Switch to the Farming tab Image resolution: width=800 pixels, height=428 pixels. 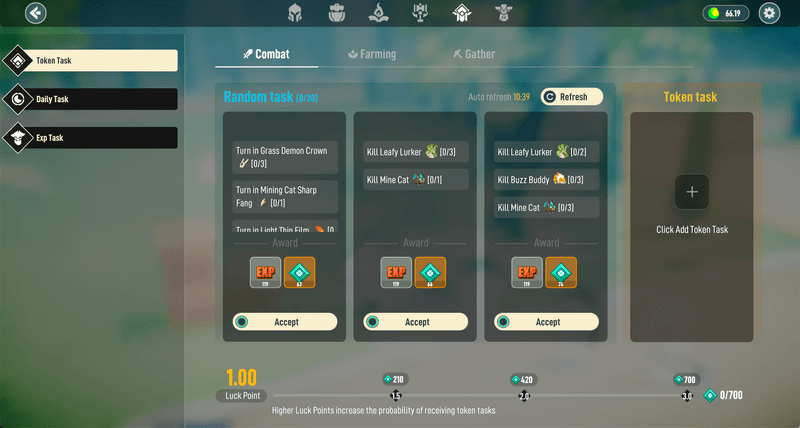[x=372, y=54]
